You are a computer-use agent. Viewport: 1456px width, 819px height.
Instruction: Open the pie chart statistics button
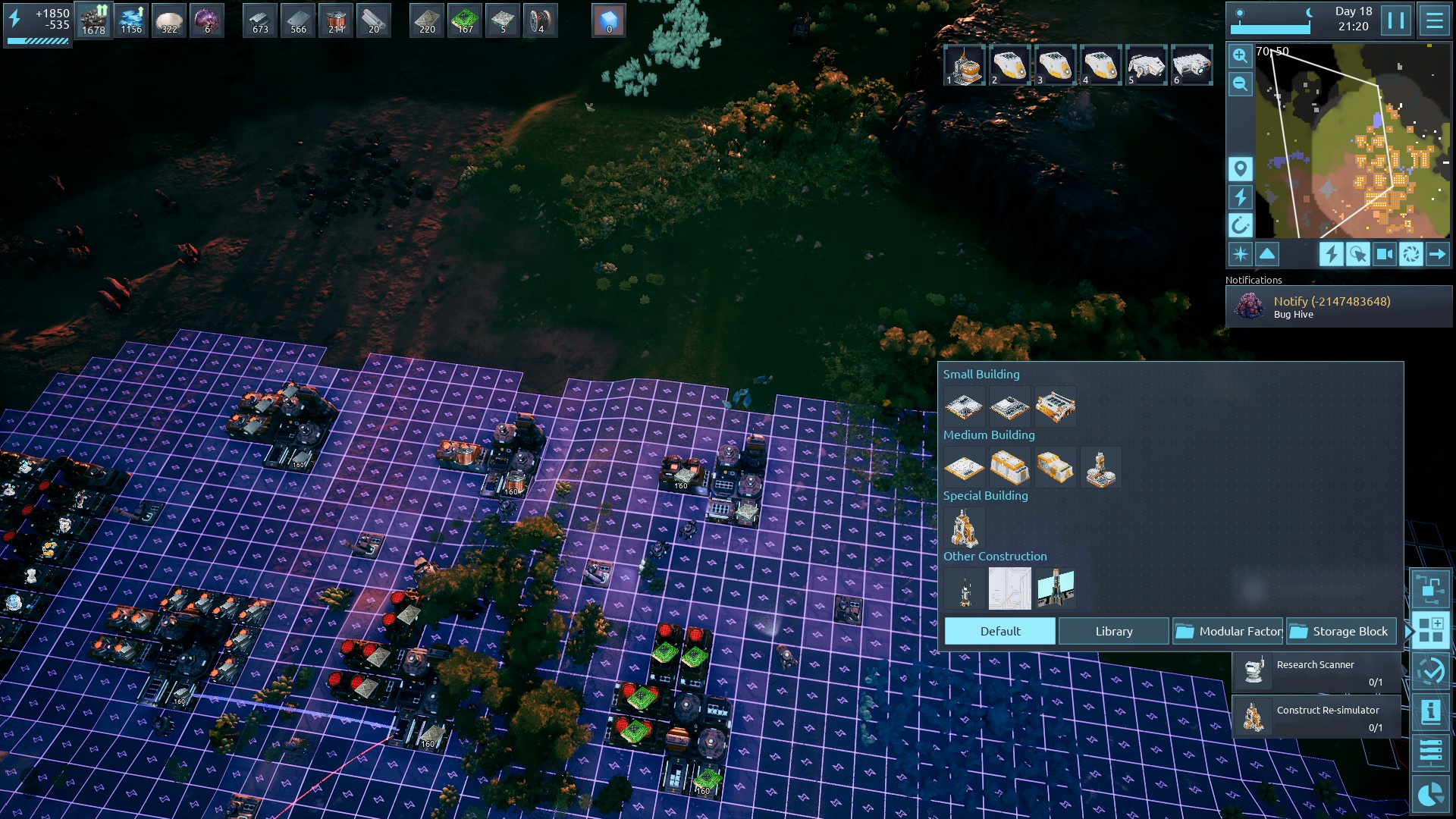[x=1430, y=794]
